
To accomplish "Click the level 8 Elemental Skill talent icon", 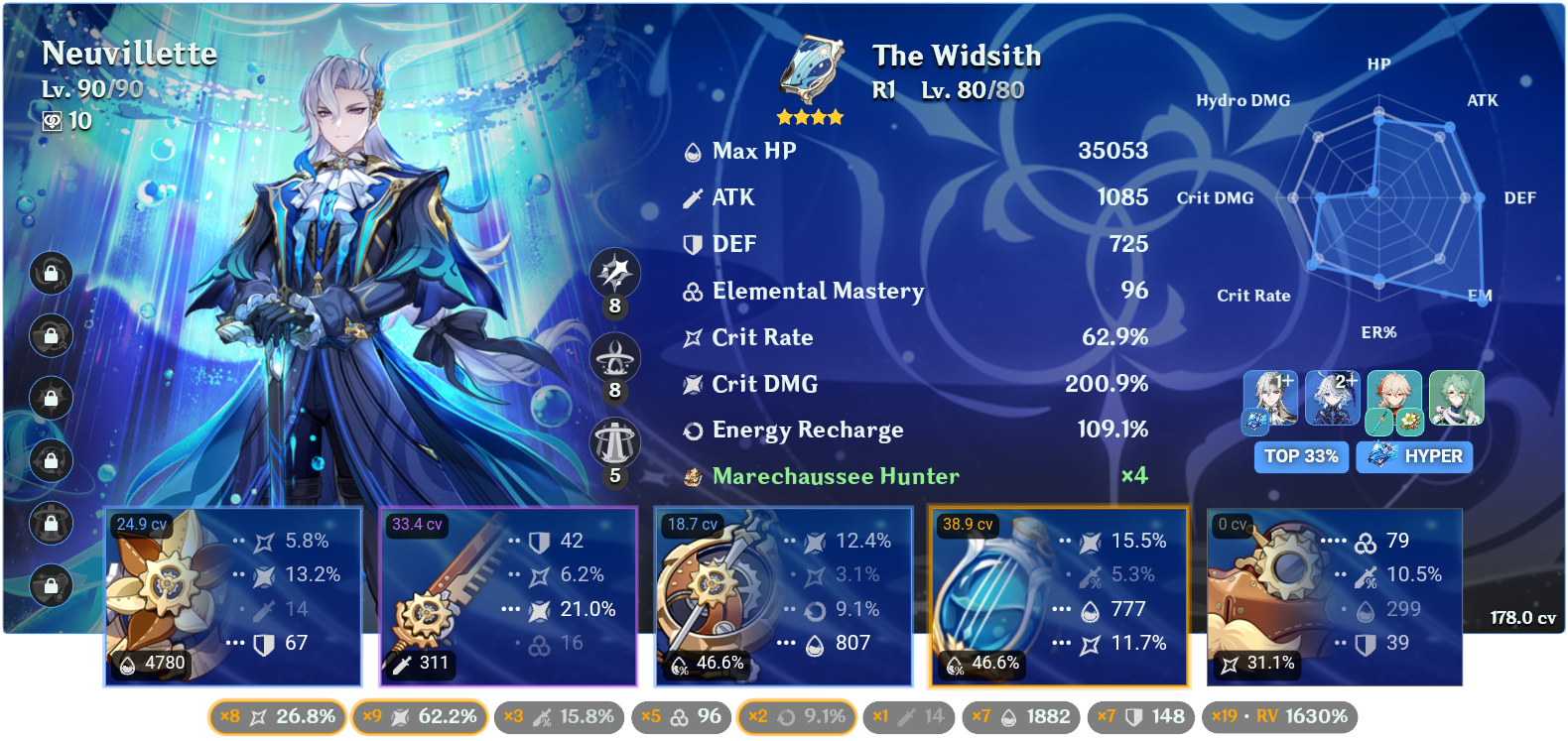I will 615,357.
